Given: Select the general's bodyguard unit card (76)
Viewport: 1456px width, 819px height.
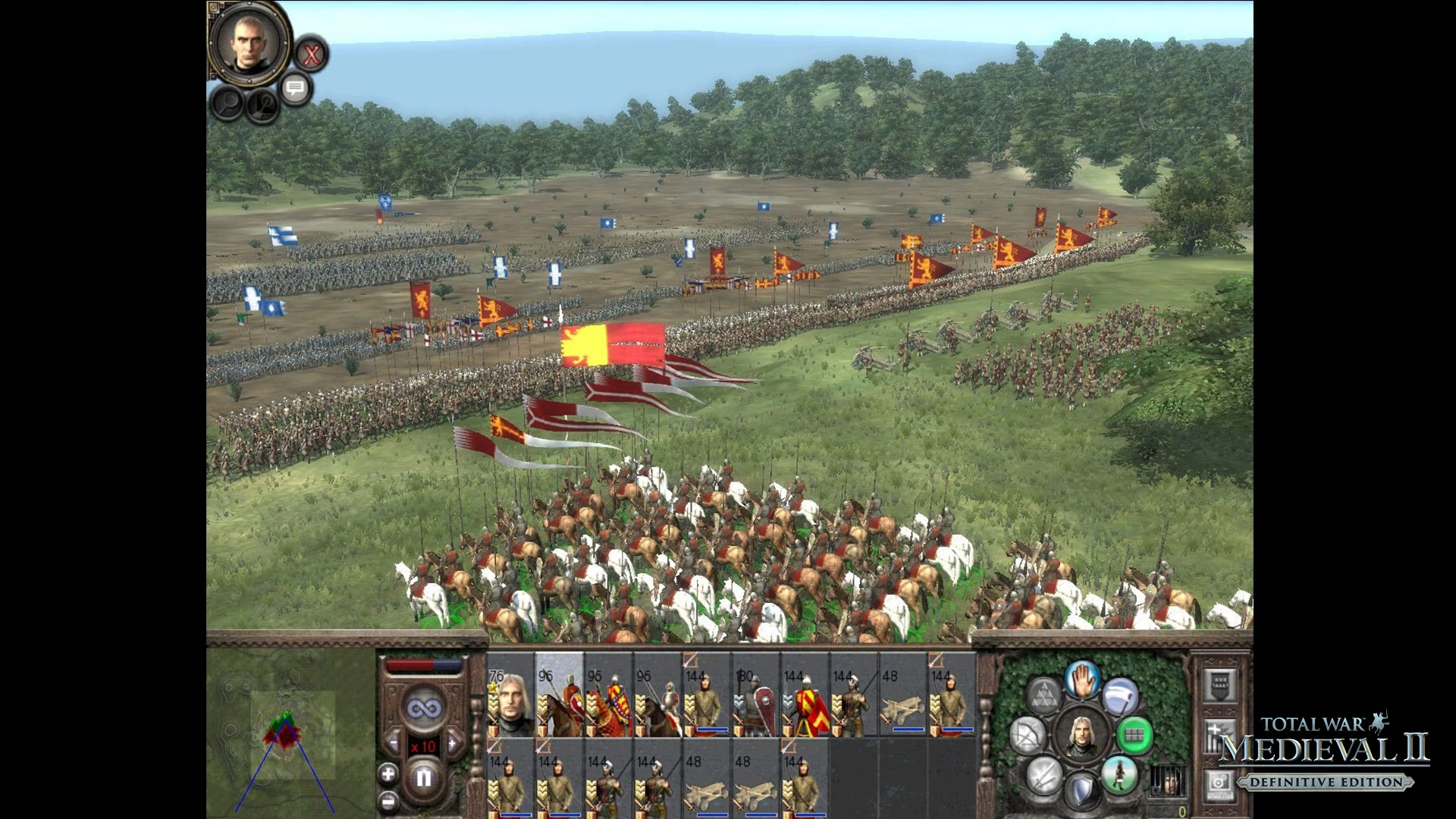Looking at the screenshot, I should (x=510, y=695).
